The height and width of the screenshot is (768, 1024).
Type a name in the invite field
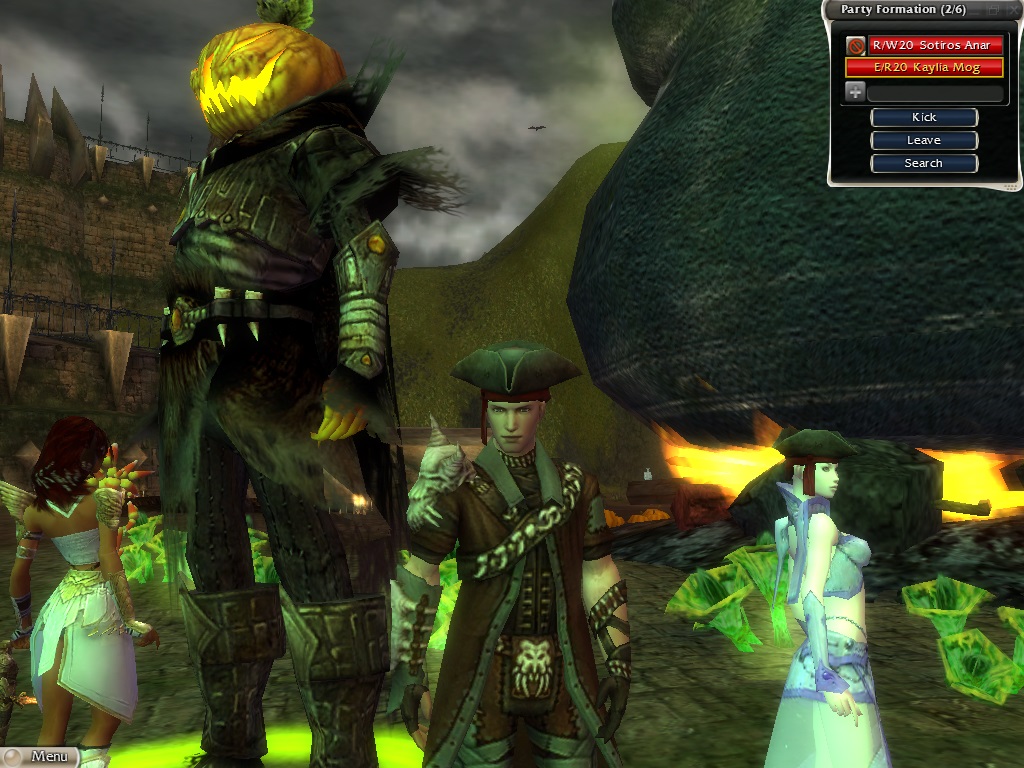pyautogui.click(x=935, y=93)
